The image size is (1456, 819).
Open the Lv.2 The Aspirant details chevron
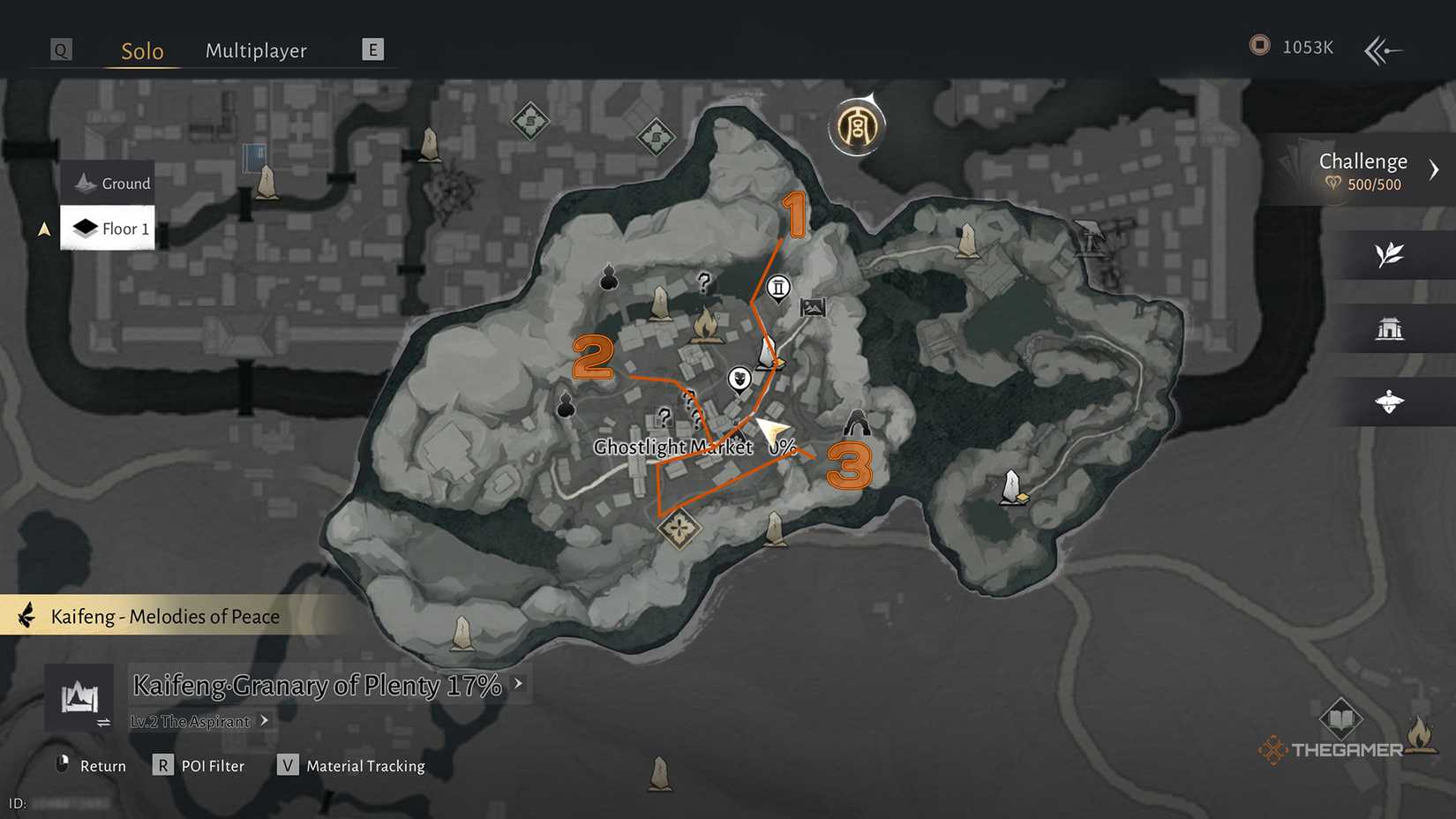[263, 721]
